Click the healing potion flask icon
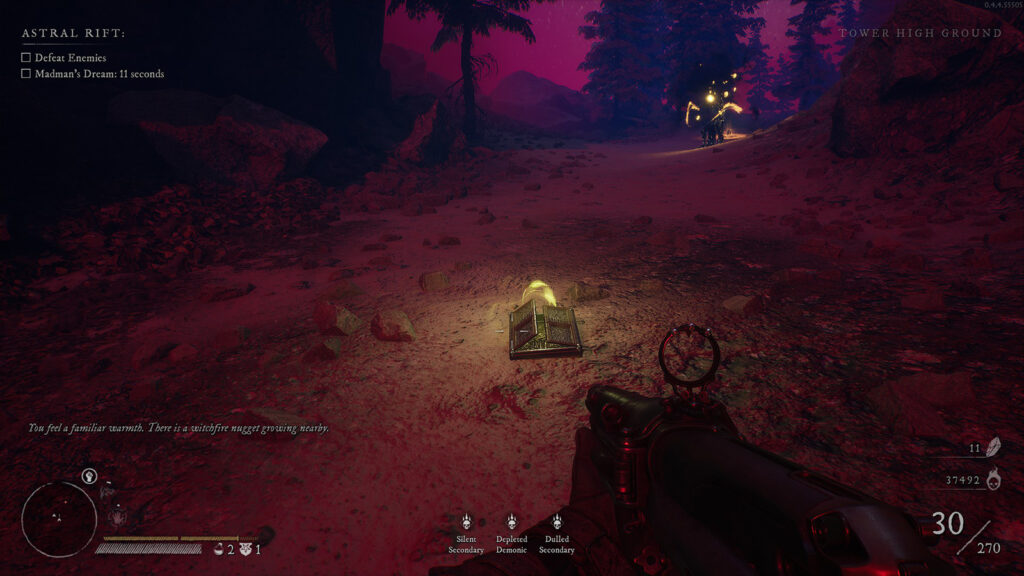1024x576 pixels. (218, 549)
